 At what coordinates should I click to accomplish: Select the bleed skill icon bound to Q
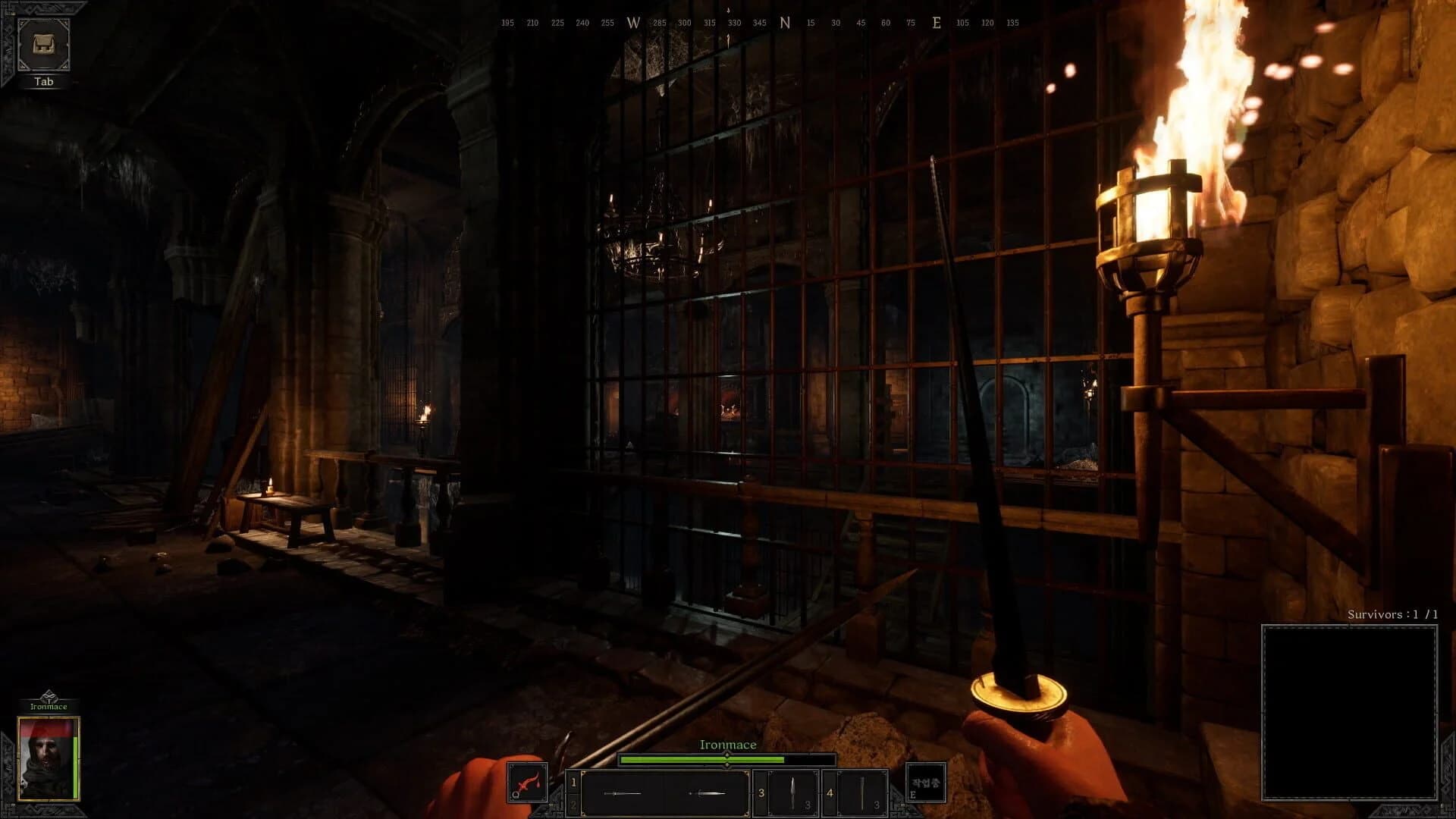[x=529, y=784]
